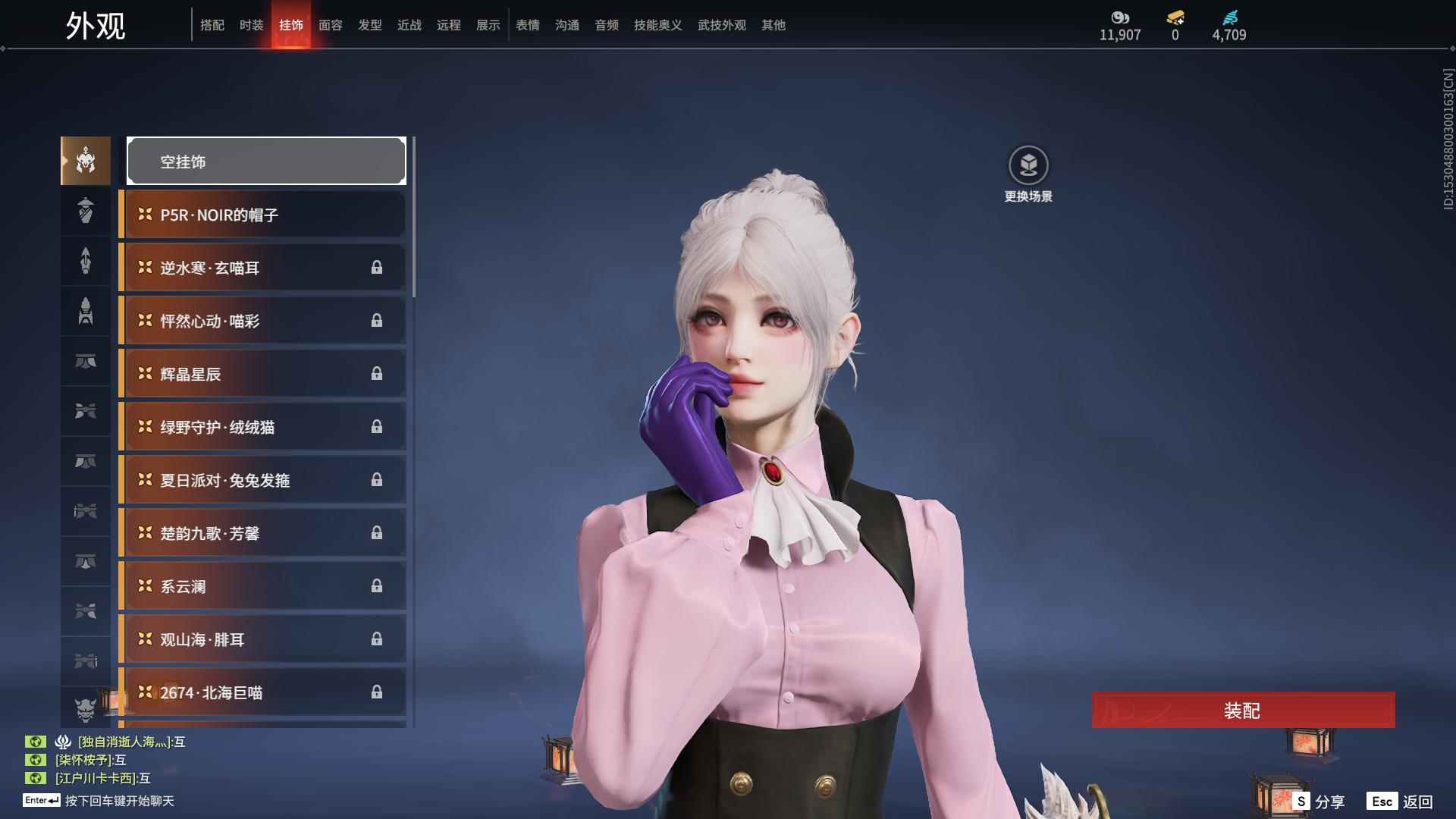Select the oni mask category icon

tap(86, 708)
